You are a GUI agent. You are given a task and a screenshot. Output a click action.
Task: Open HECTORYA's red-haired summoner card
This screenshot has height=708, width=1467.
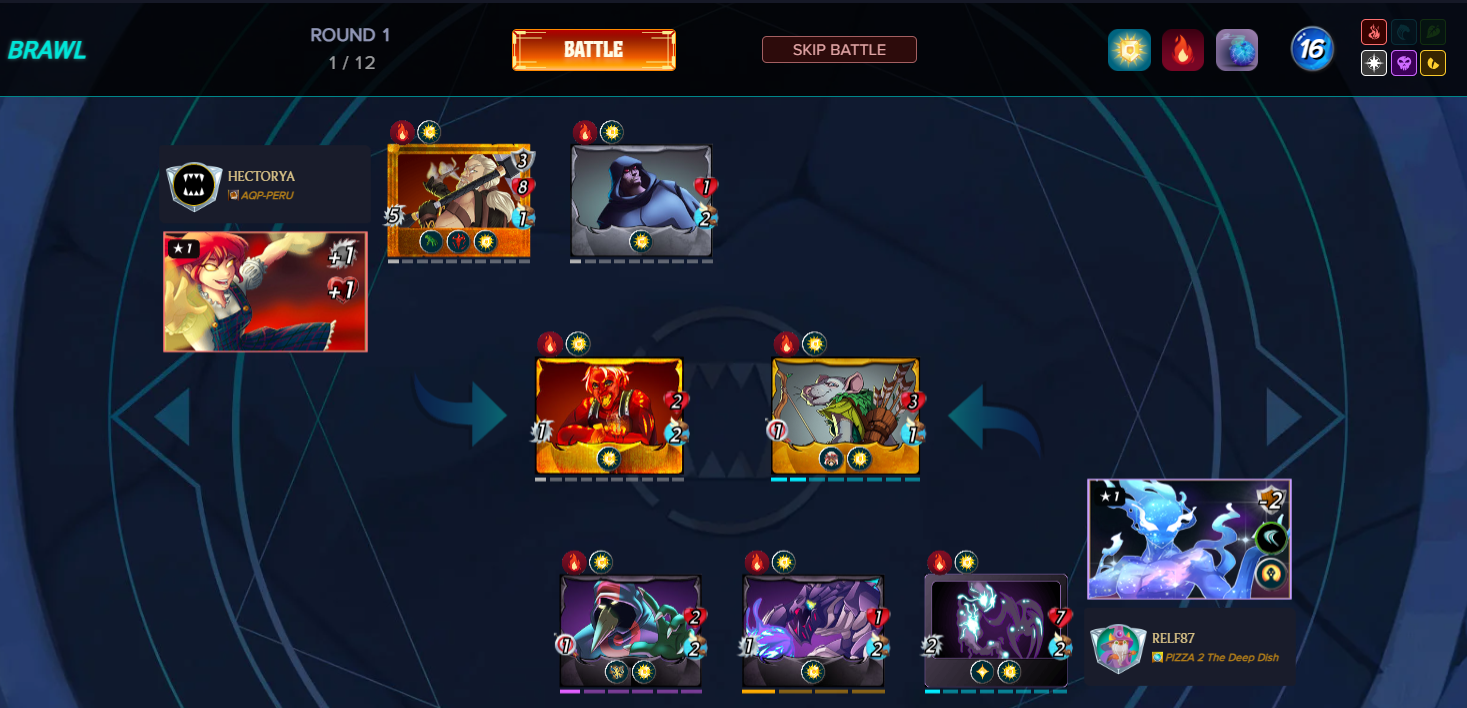(265, 292)
